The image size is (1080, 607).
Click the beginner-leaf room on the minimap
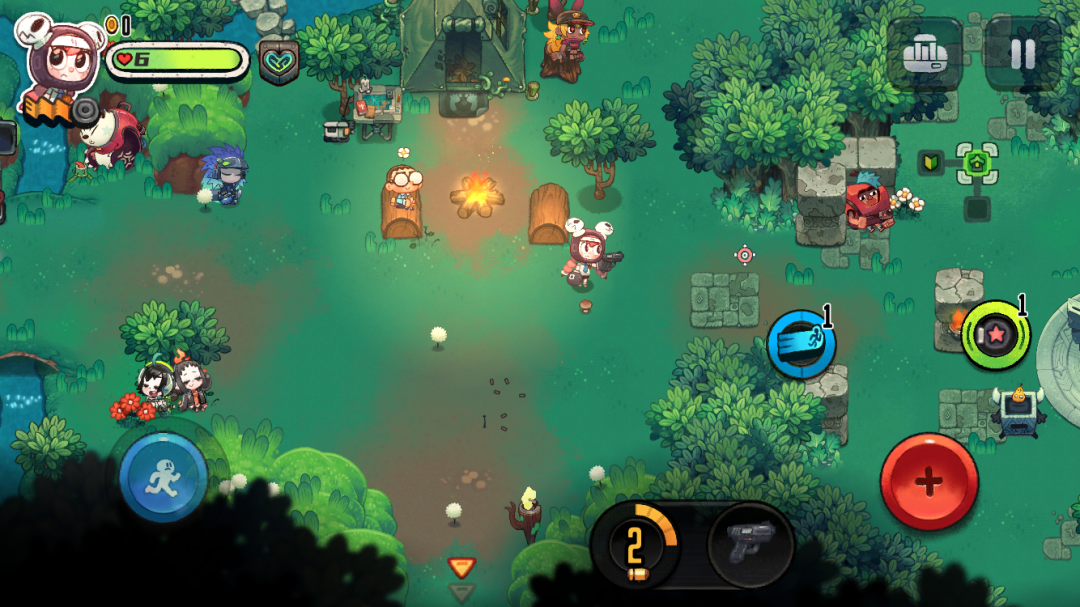pos(931,163)
